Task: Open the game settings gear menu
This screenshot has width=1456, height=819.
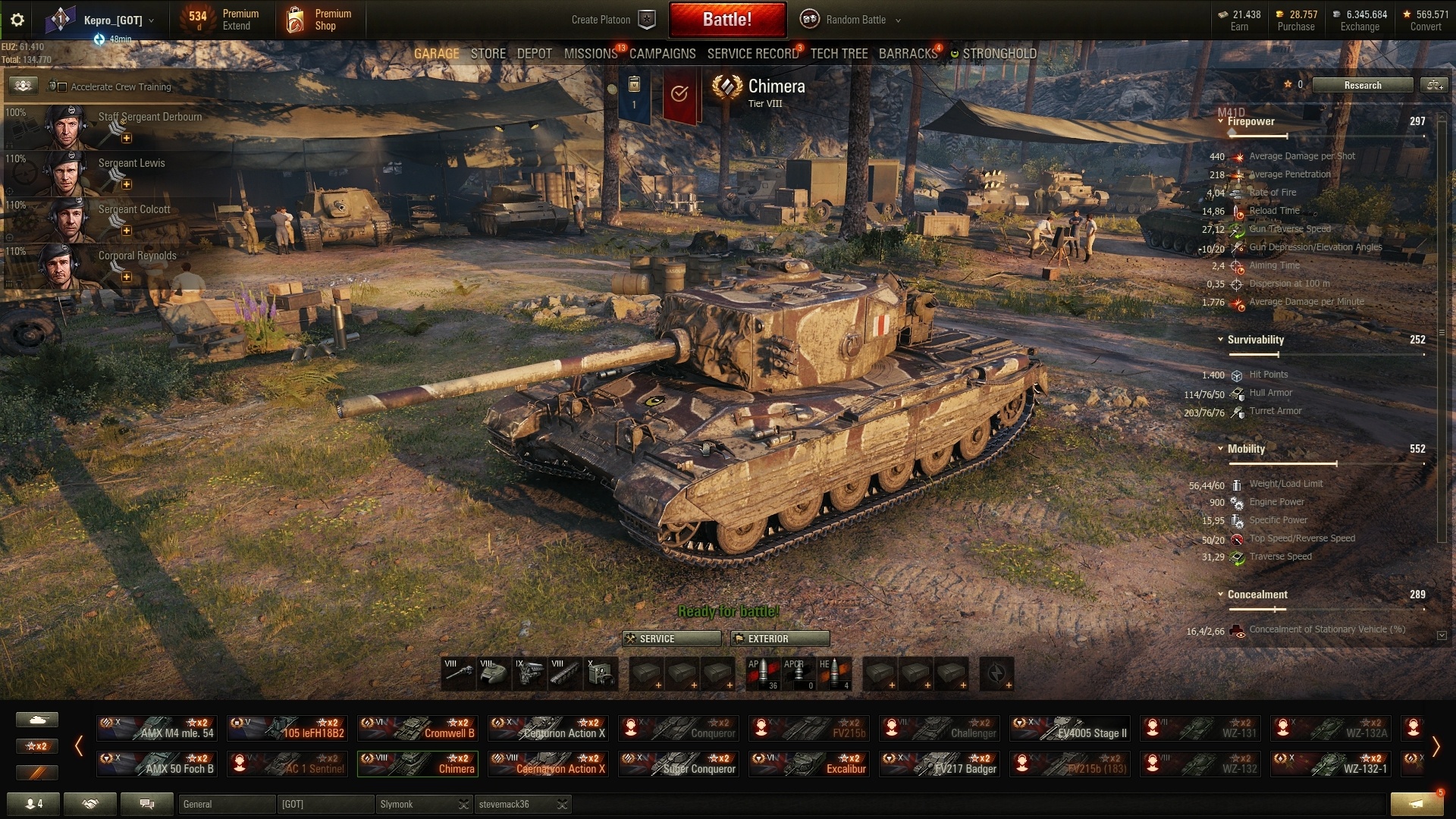Action: (17, 20)
